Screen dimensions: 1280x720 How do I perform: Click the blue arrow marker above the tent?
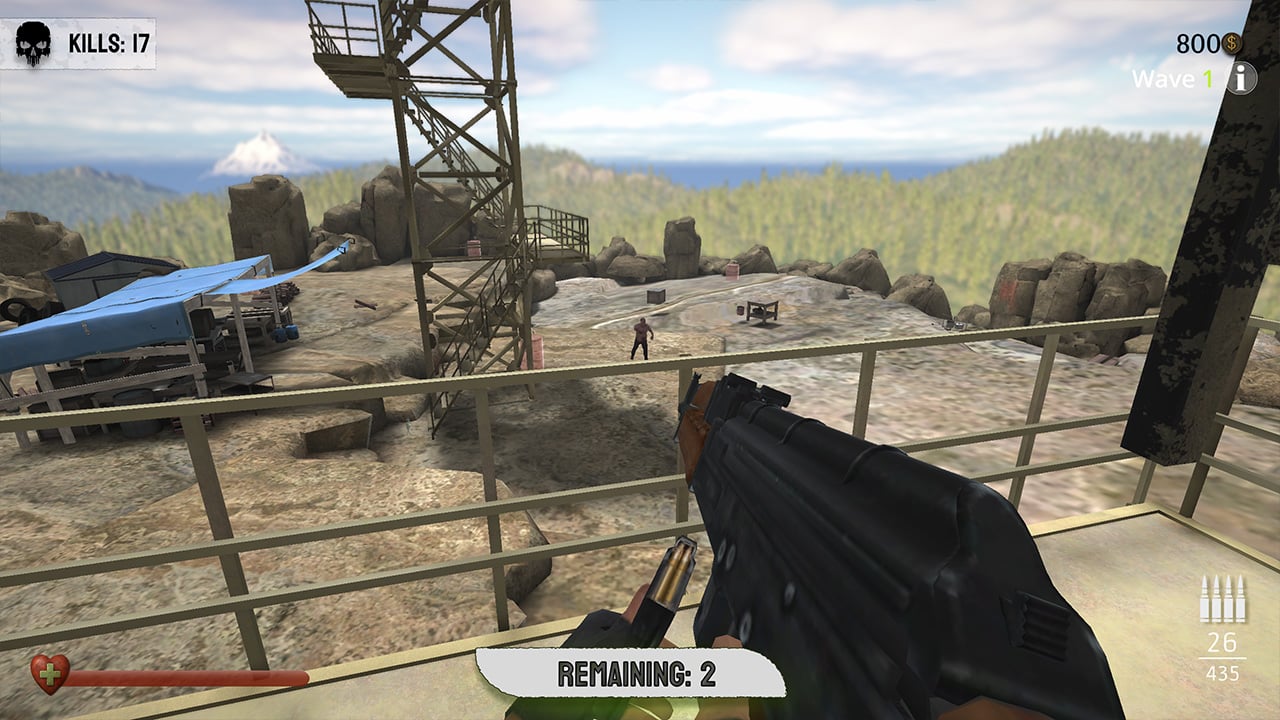click(340, 252)
